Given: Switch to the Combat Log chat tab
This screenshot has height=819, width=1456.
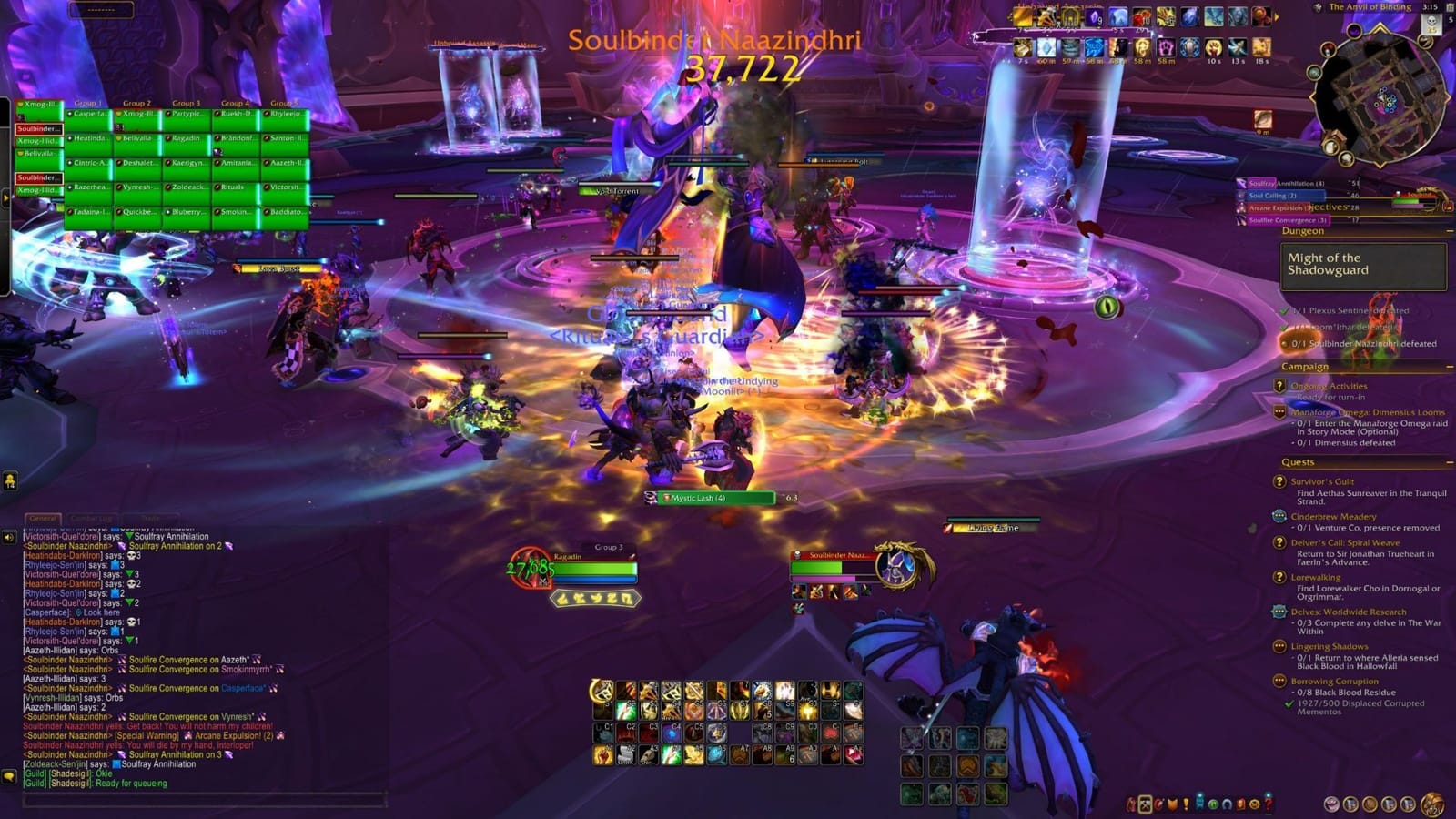Looking at the screenshot, I should click(x=91, y=518).
